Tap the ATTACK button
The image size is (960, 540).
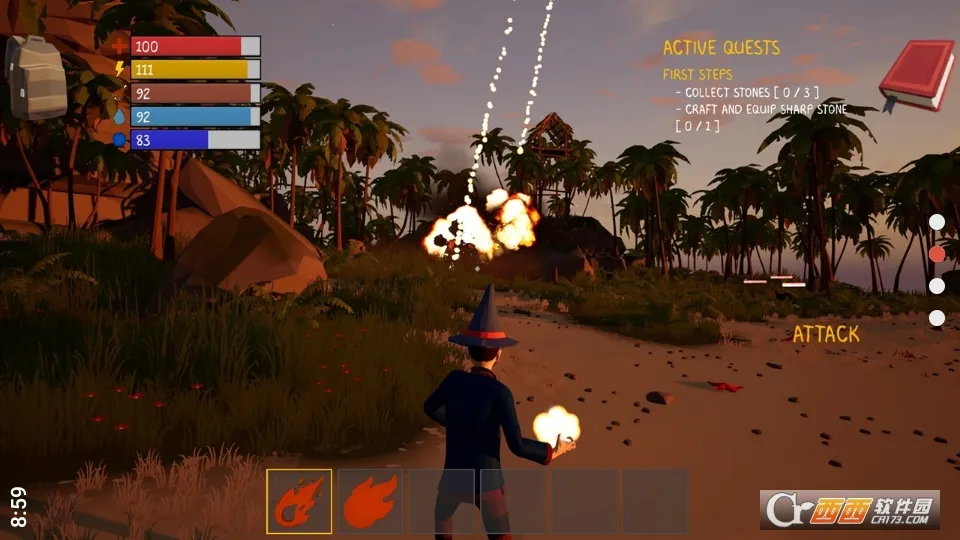[x=826, y=334]
